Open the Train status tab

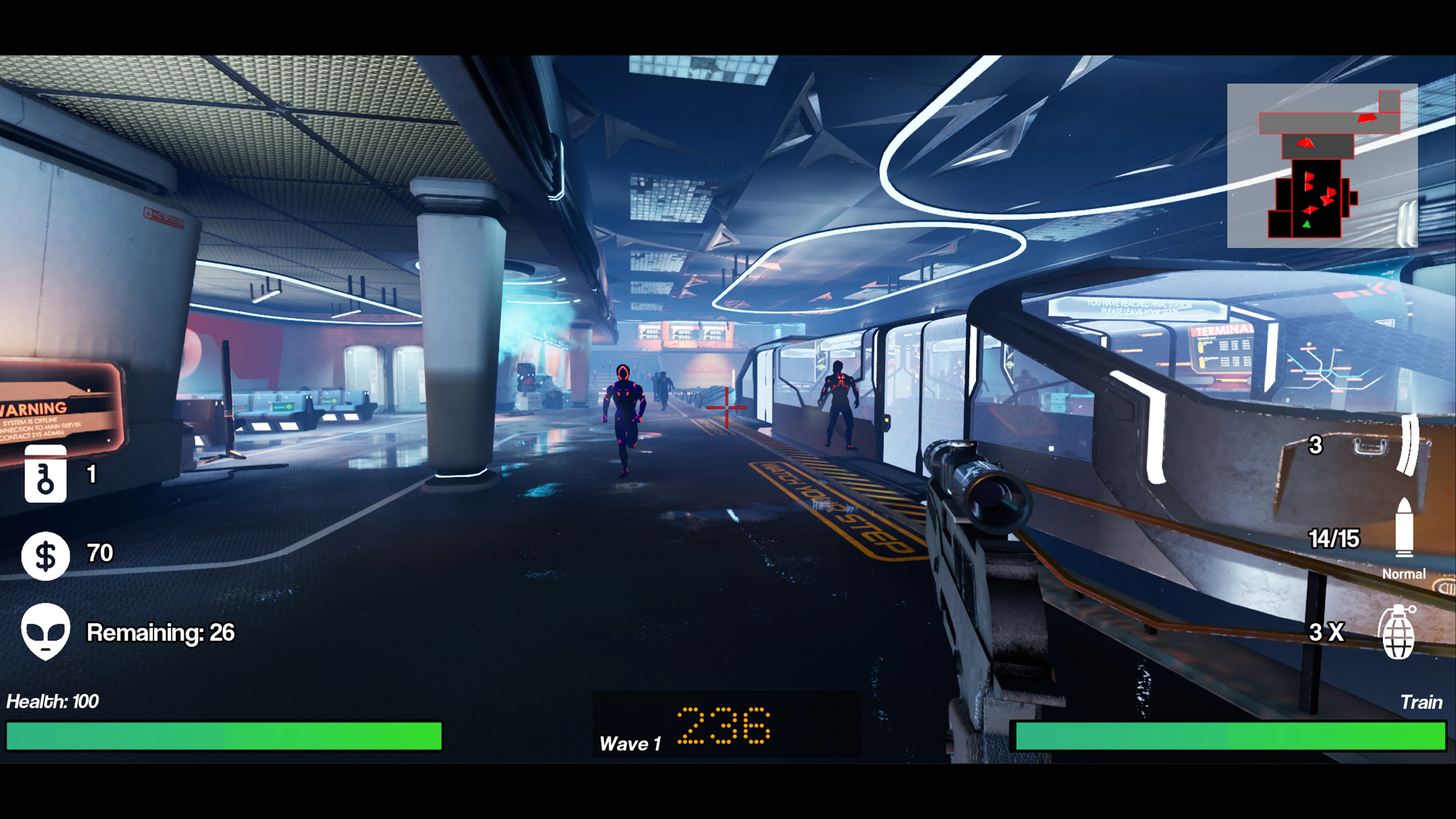[1422, 702]
